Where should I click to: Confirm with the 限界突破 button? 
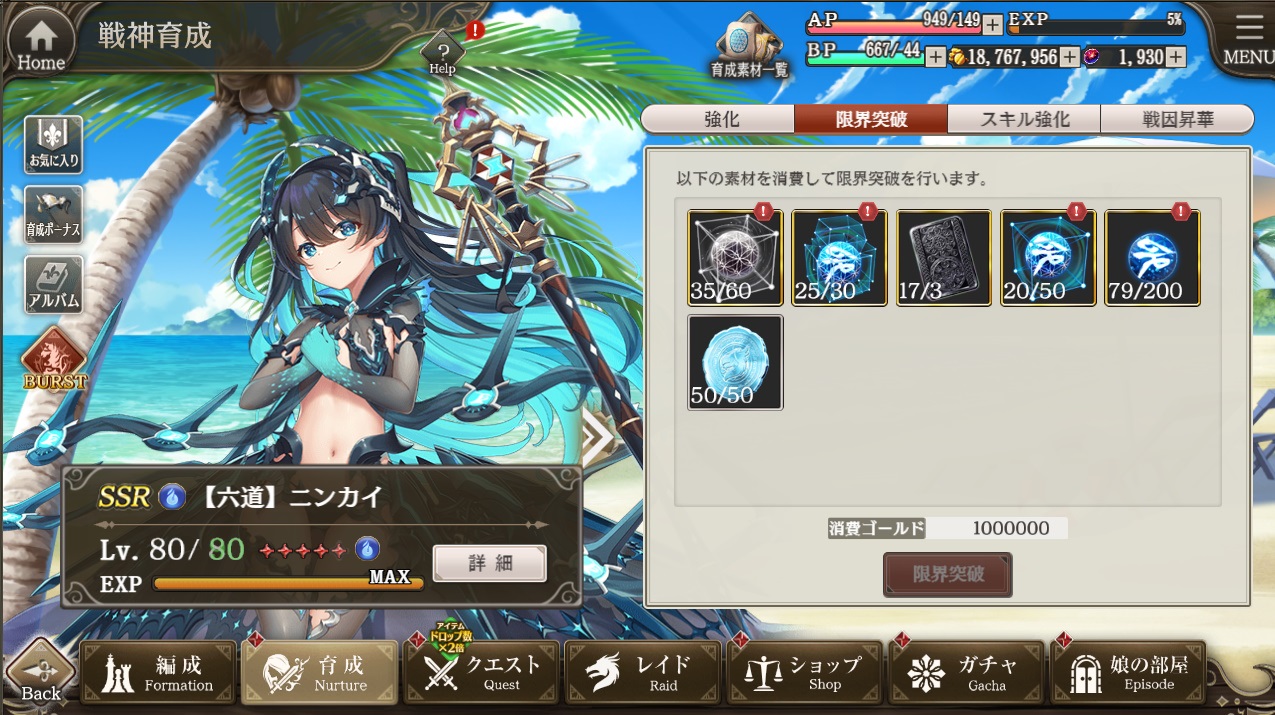click(x=947, y=575)
